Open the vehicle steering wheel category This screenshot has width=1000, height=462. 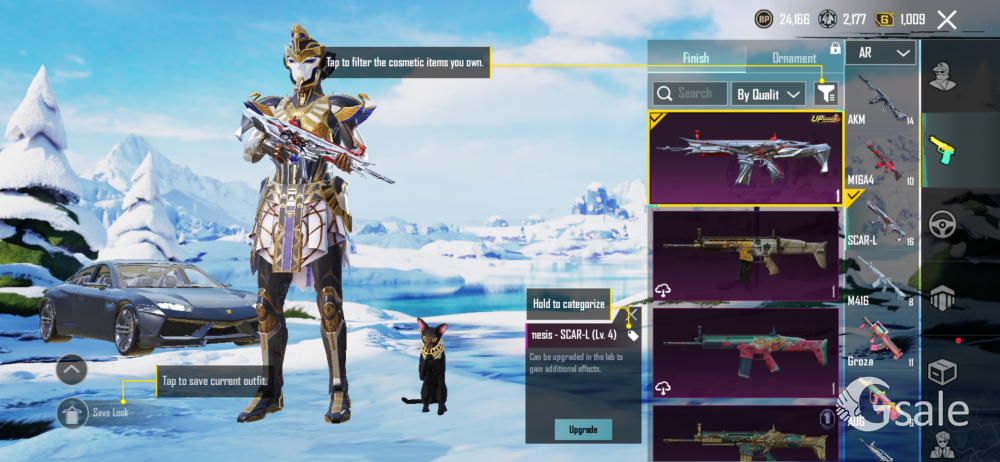coord(942,224)
